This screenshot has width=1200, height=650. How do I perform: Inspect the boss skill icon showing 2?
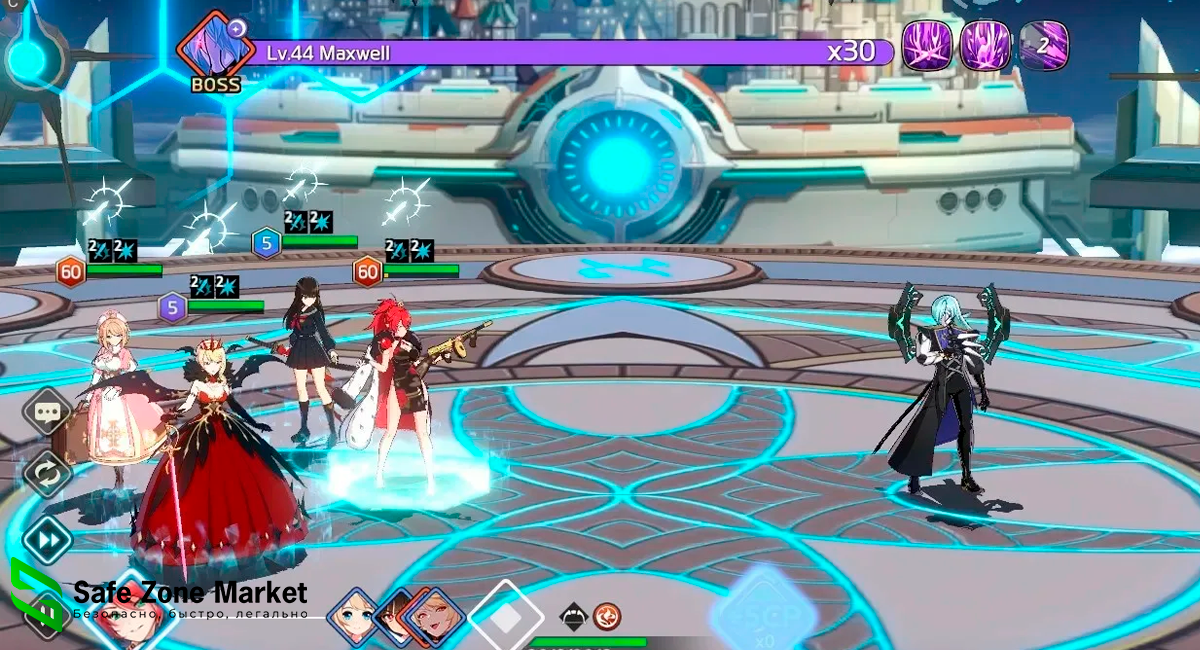tap(1044, 46)
